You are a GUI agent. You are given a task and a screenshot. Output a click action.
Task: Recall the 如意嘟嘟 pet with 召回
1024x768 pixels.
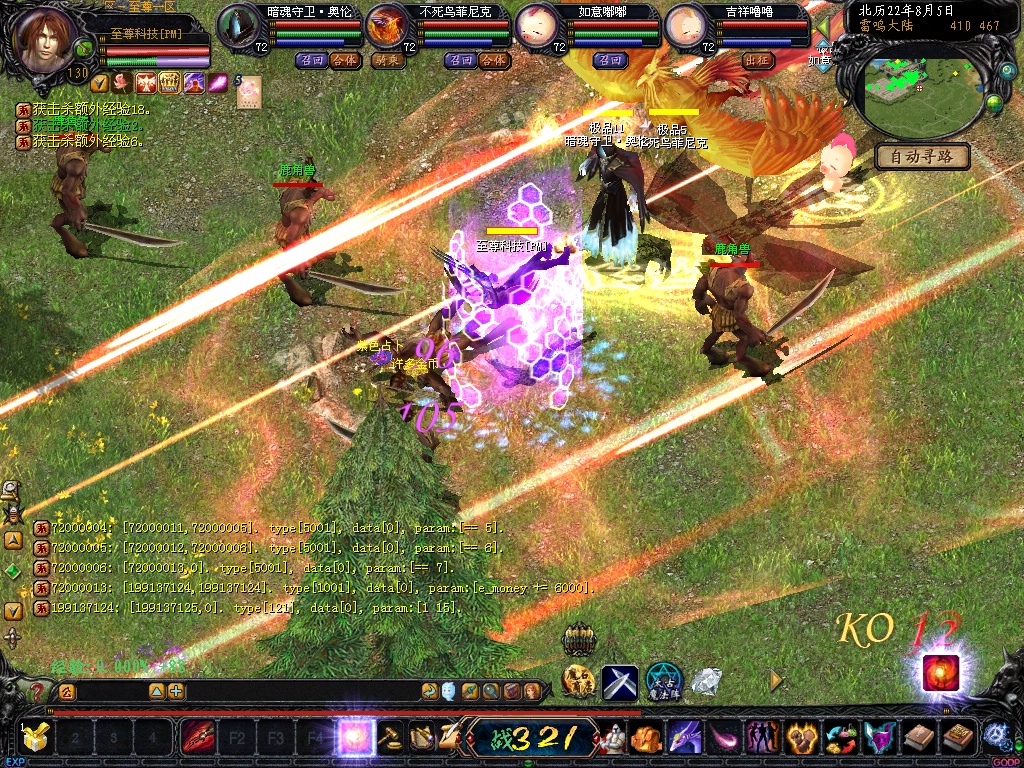609,60
